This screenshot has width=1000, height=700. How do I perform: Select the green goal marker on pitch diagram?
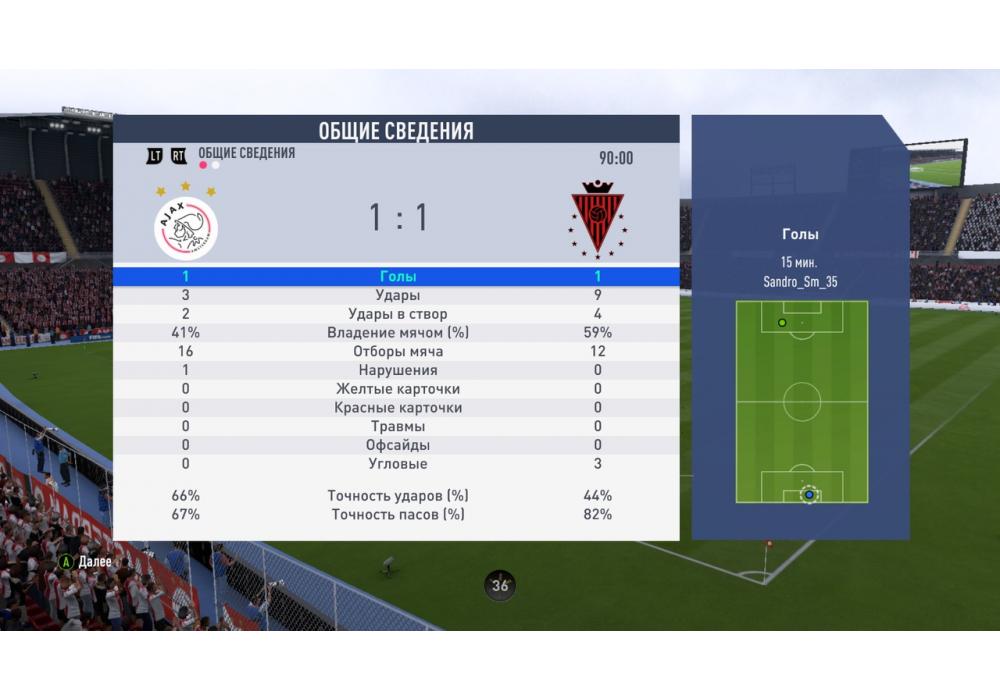tap(782, 322)
